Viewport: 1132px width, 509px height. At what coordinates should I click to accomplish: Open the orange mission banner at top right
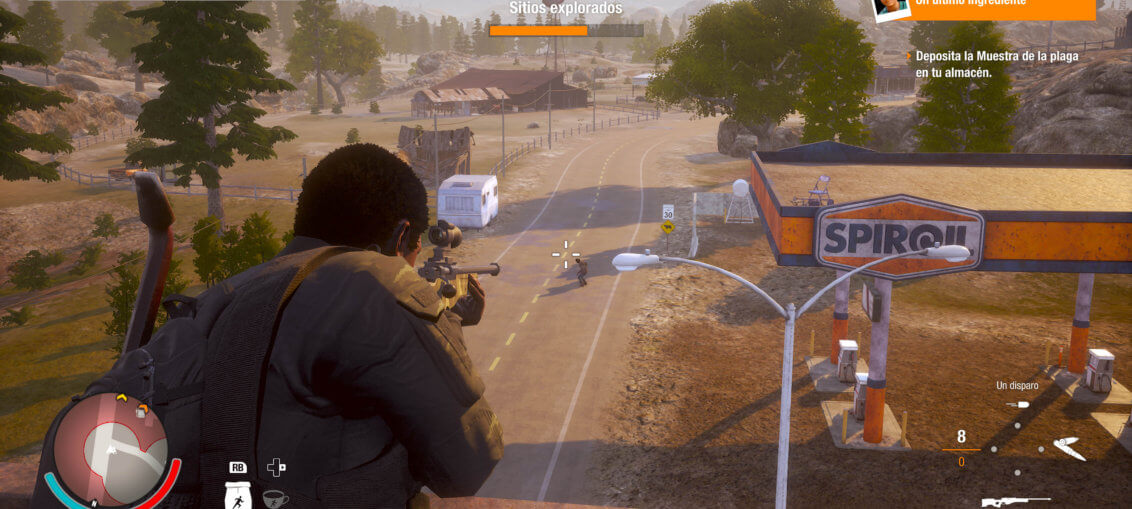[x=1000, y=8]
